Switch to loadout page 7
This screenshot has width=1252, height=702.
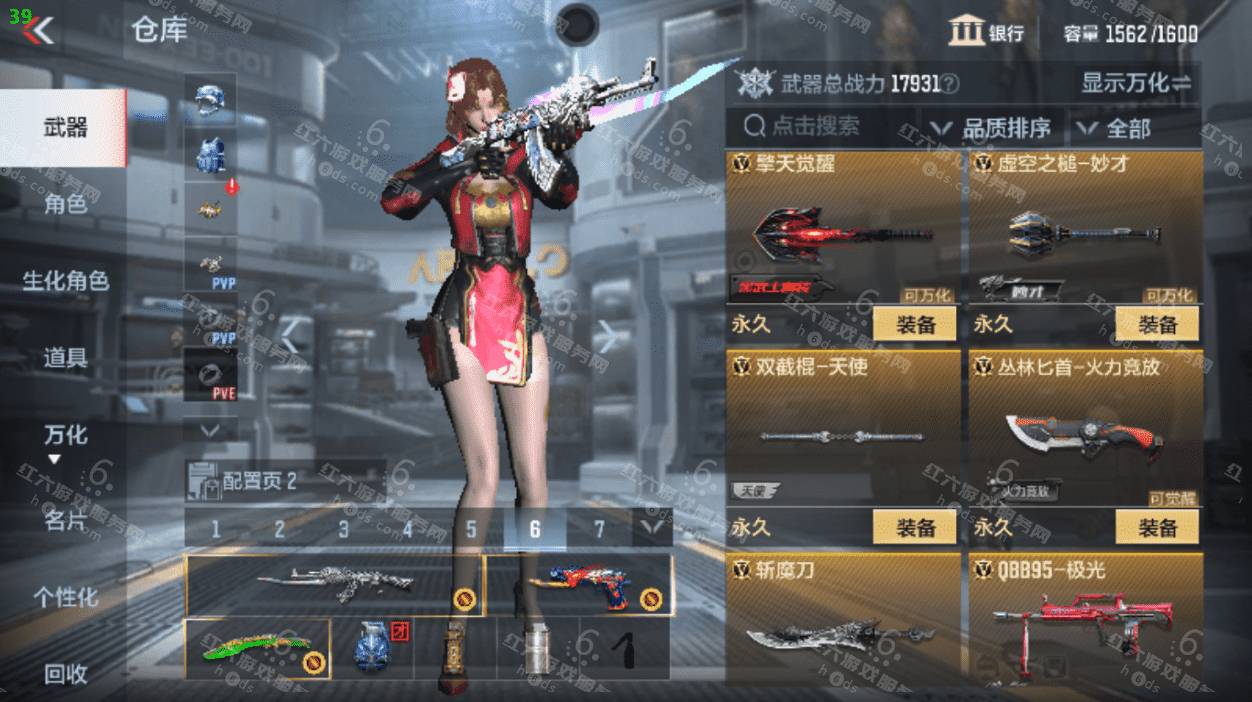[x=599, y=529]
